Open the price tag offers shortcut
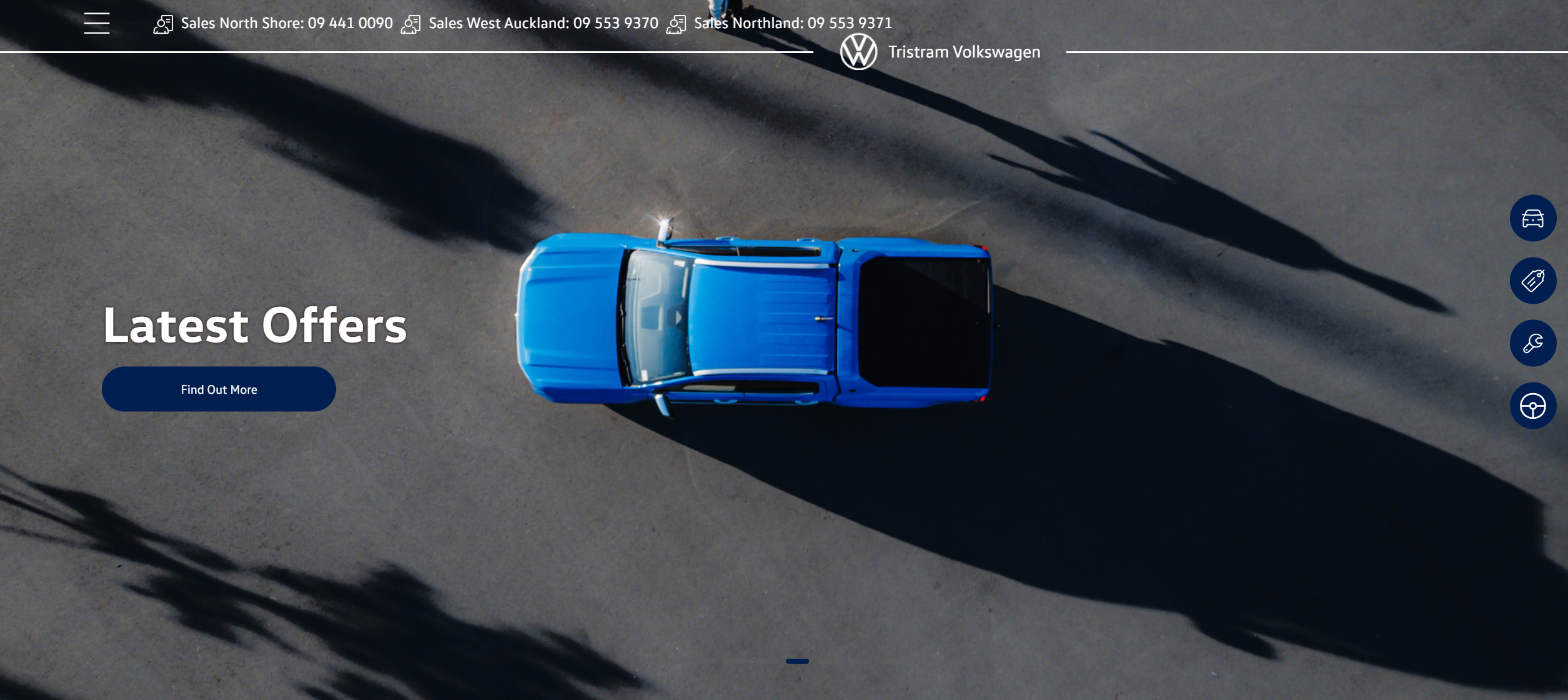This screenshot has width=1568, height=700. [1532, 281]
